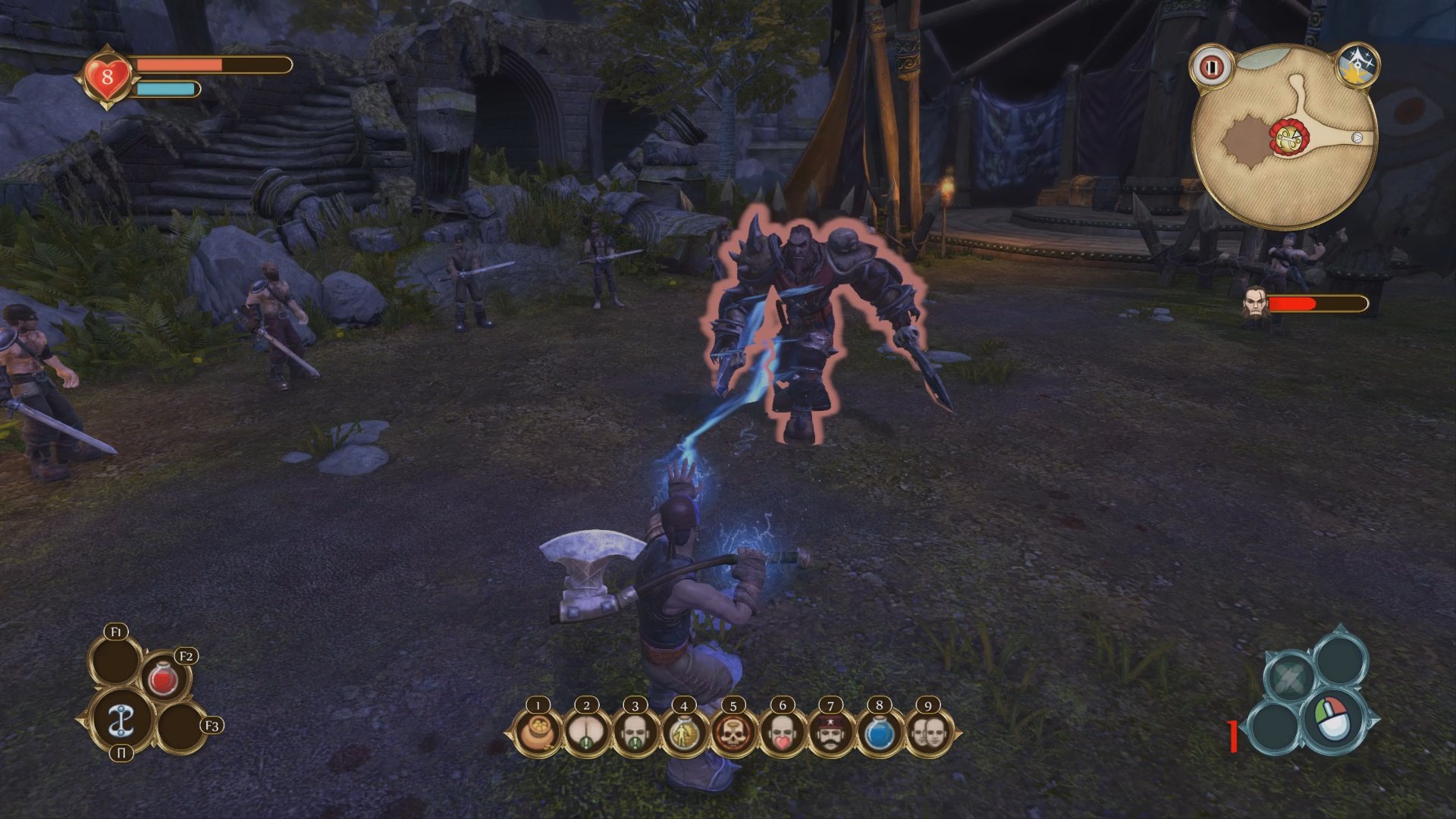Screen dimensions: 1456x819
Task: Pick the mustached bandit face icon
Action: click(x=830, y=734)
